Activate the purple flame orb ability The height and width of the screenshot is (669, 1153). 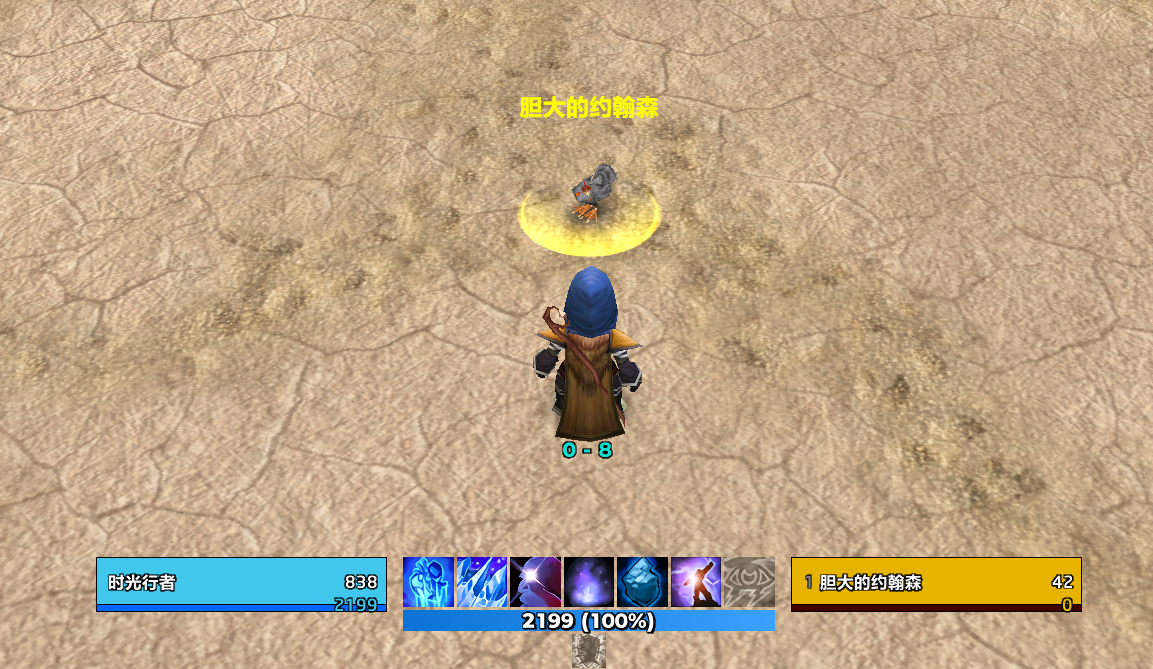[x=589, y=582]
